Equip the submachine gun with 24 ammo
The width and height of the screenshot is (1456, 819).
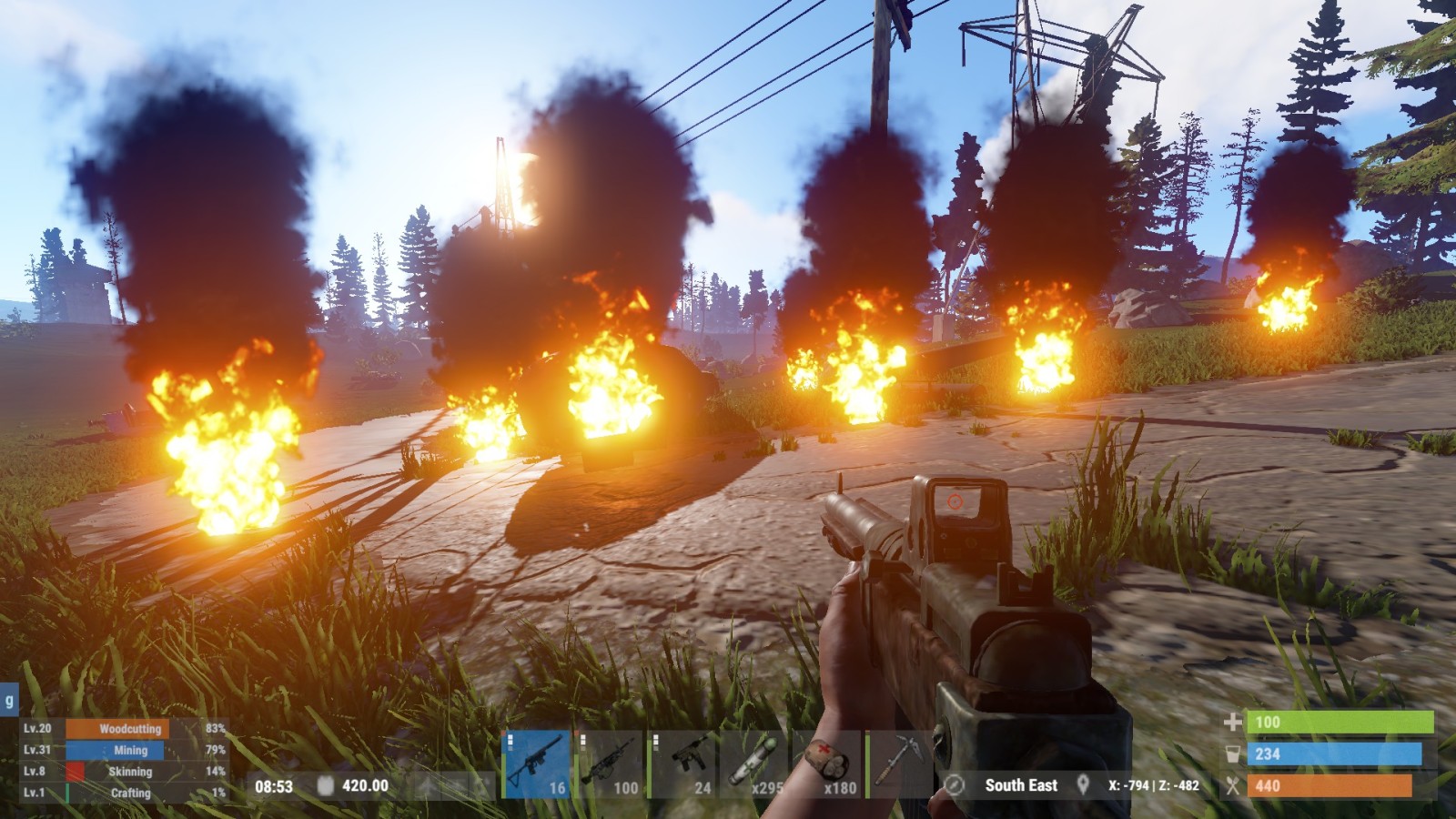click(x=682, y=764)
